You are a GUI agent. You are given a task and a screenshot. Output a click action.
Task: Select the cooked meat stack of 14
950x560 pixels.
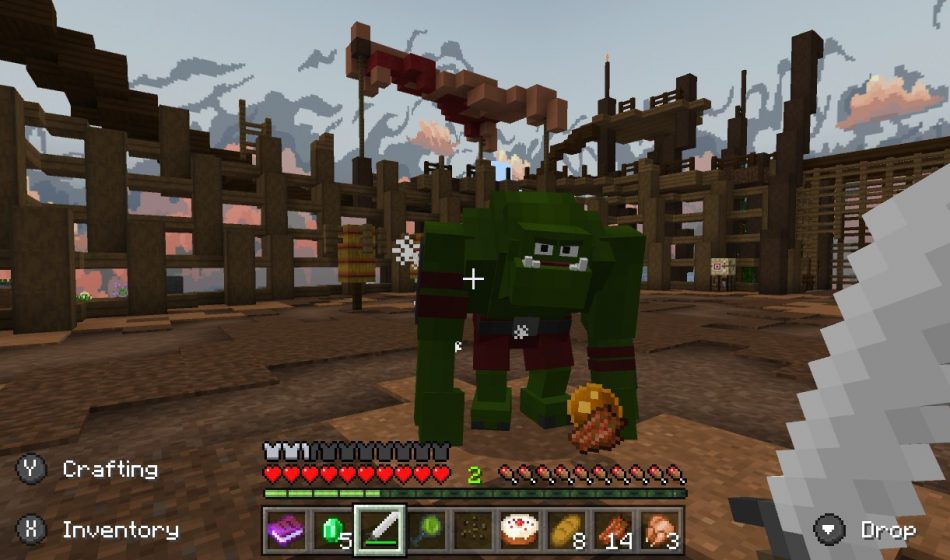[x=614, y=529]
